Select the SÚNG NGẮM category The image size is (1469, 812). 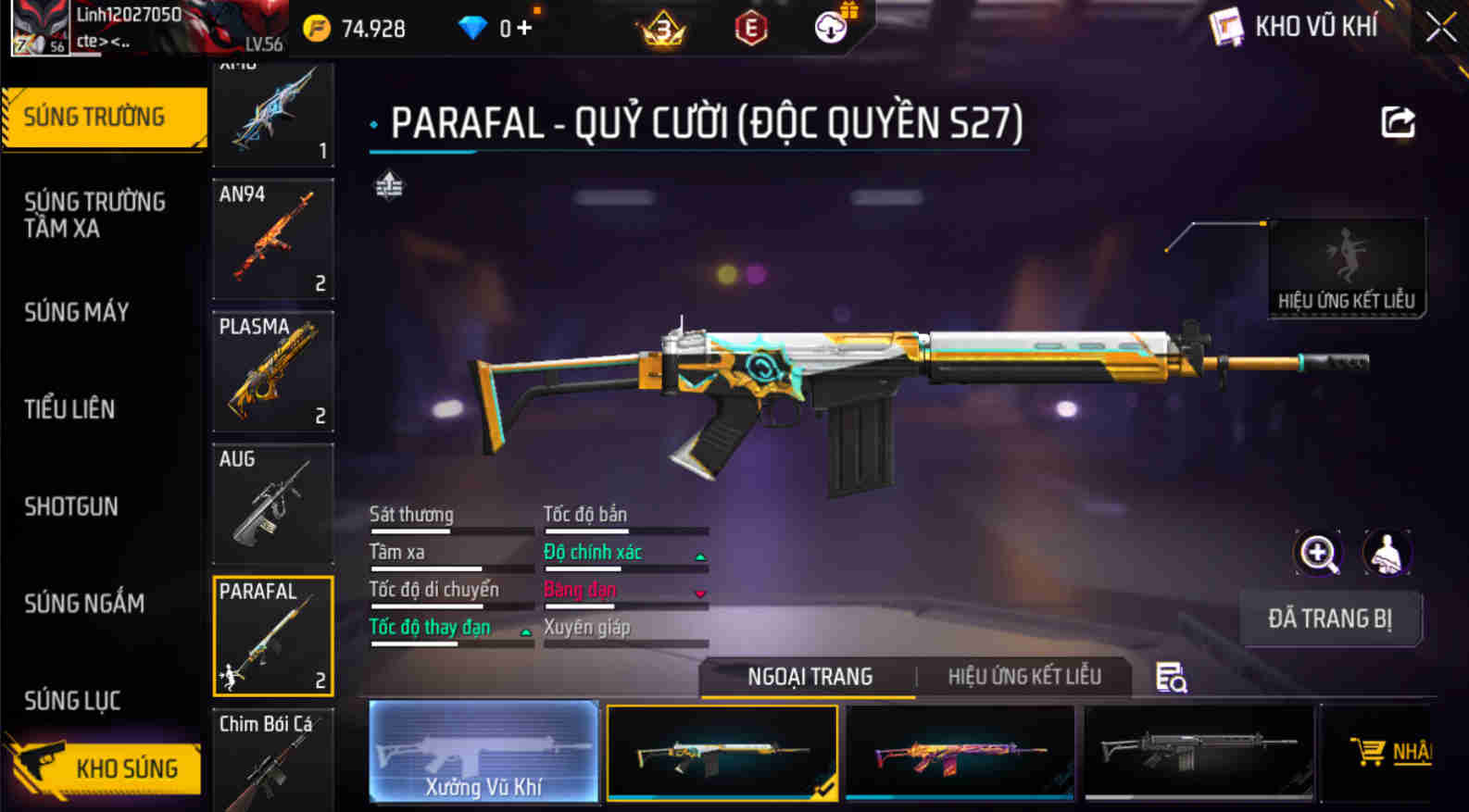(x=84, y=604)
